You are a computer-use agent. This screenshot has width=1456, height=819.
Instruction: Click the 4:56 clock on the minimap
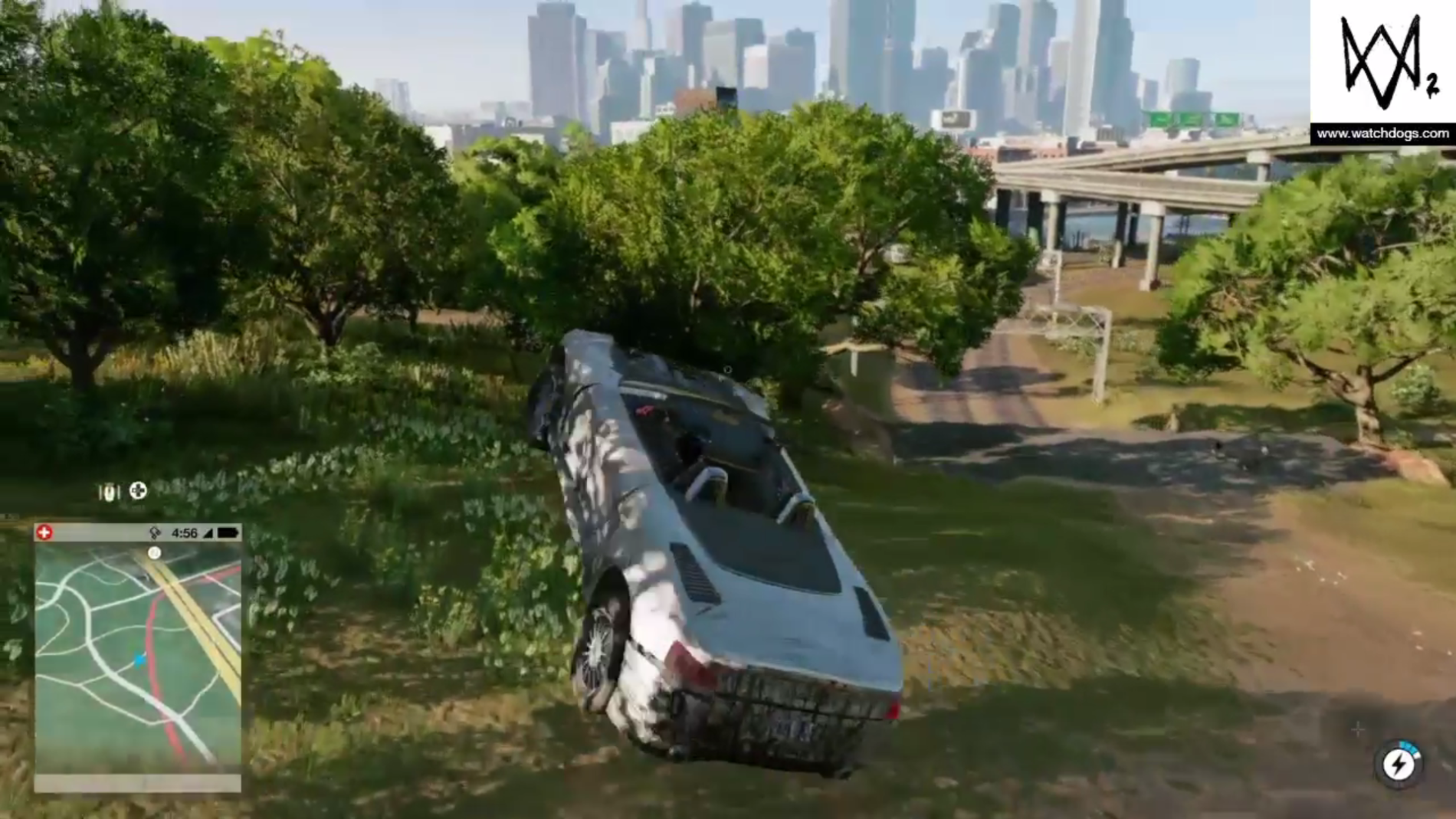185,533
